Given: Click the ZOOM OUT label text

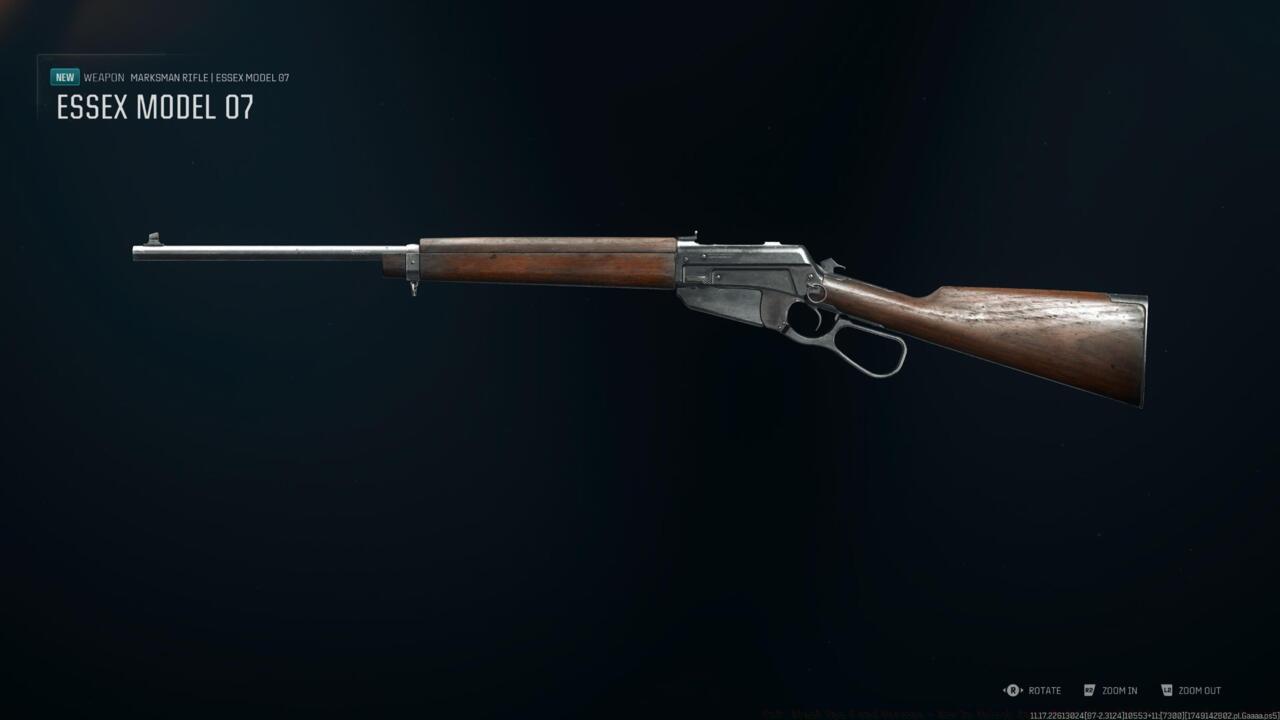Looking at the screenshot, I should coord(1199,690).
